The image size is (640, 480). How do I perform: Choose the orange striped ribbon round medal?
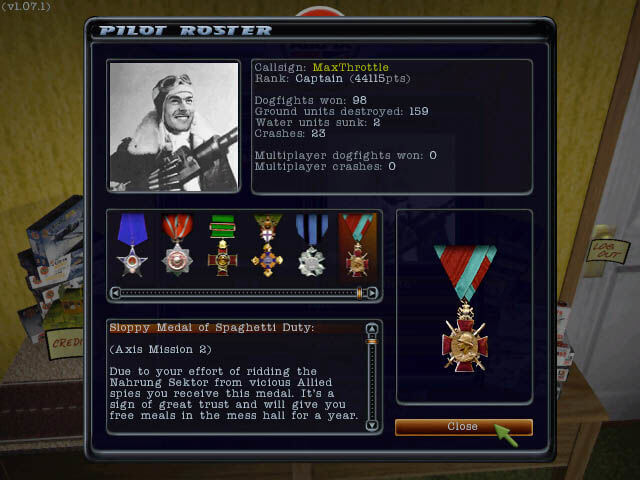(177, 246)
